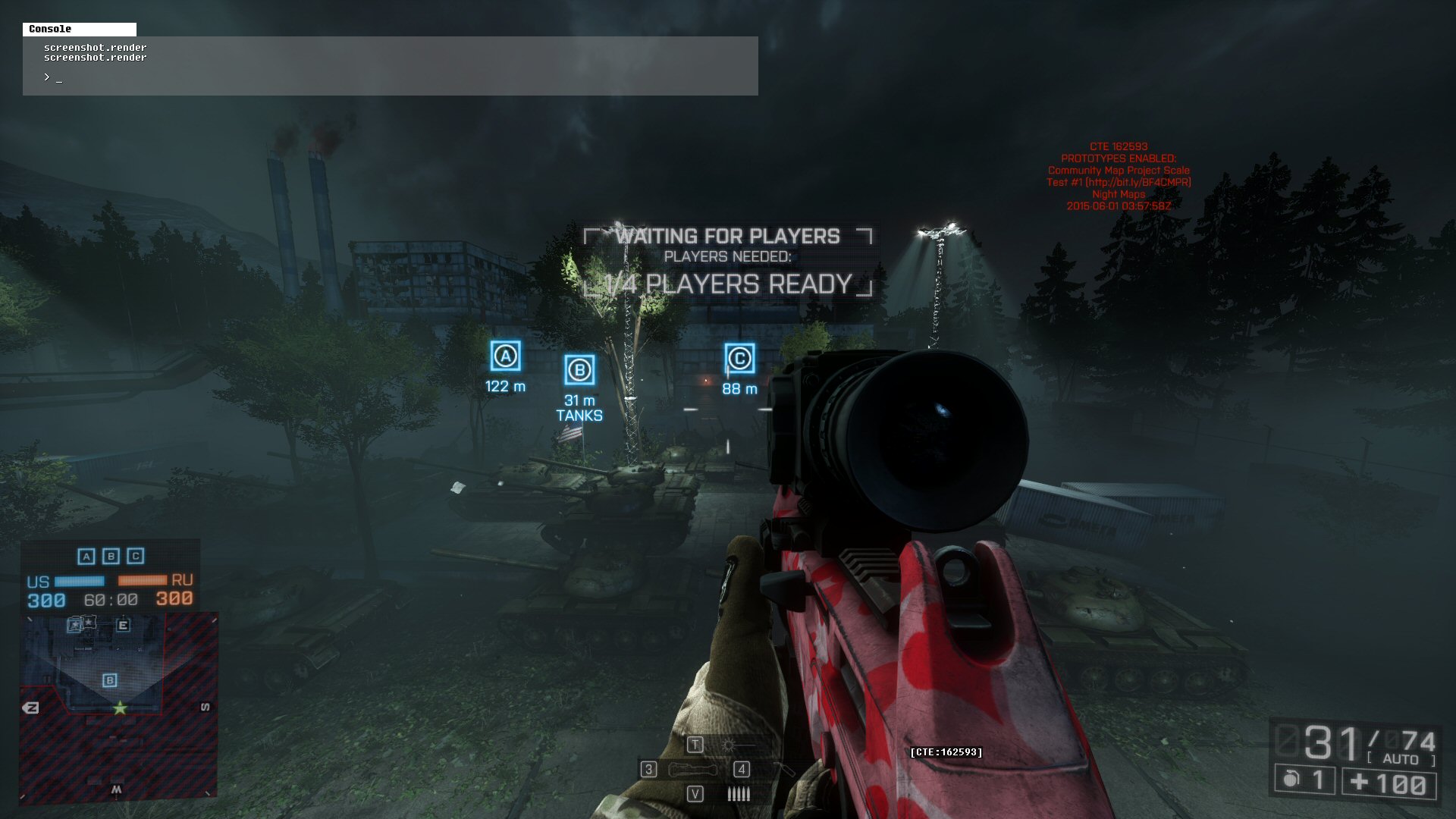
Task: Click the squad star marker on the minimap
Action: tap(121, 708)
